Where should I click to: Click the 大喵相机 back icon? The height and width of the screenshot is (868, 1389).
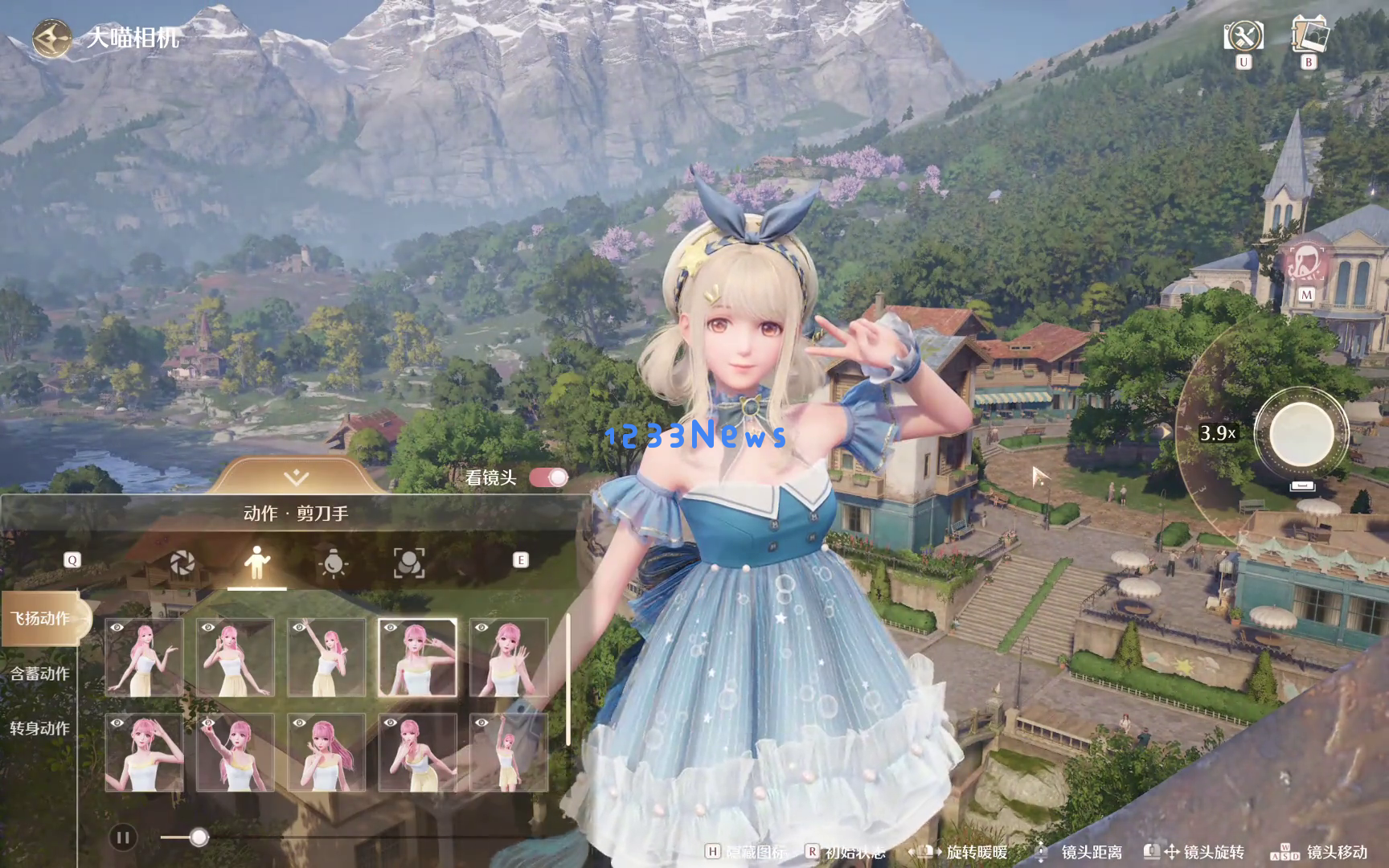point(51,38)
